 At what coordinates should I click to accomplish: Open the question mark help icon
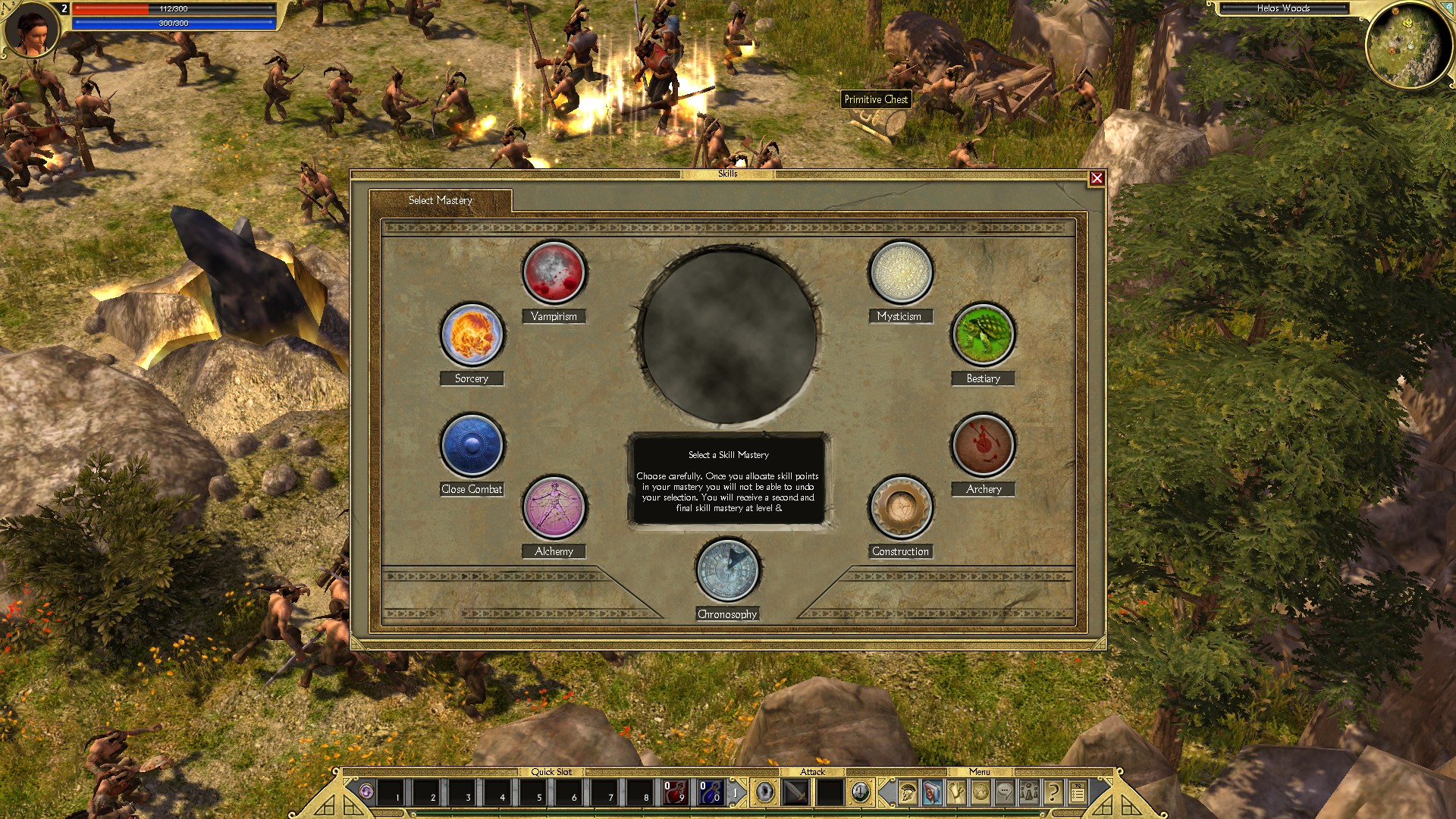pos(1053,793)
